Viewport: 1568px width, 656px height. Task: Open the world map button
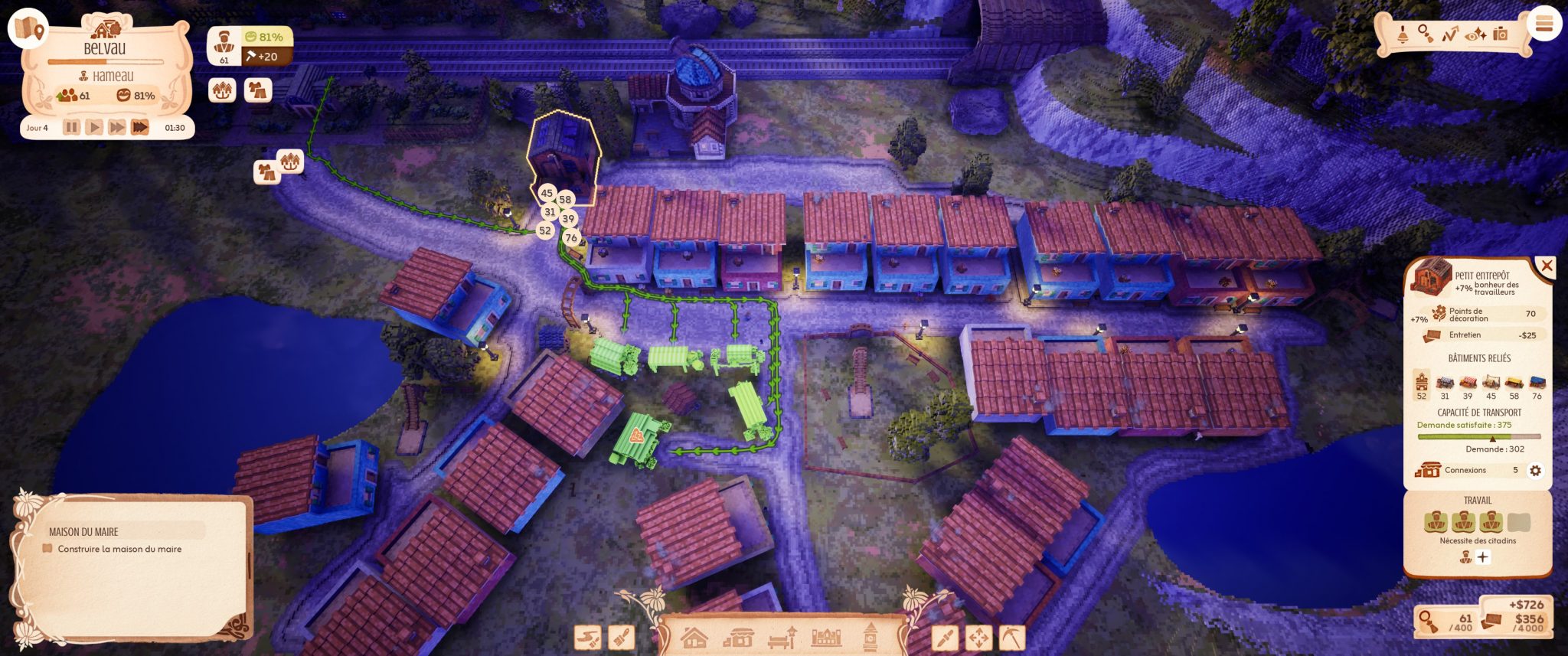click(28, 28)
